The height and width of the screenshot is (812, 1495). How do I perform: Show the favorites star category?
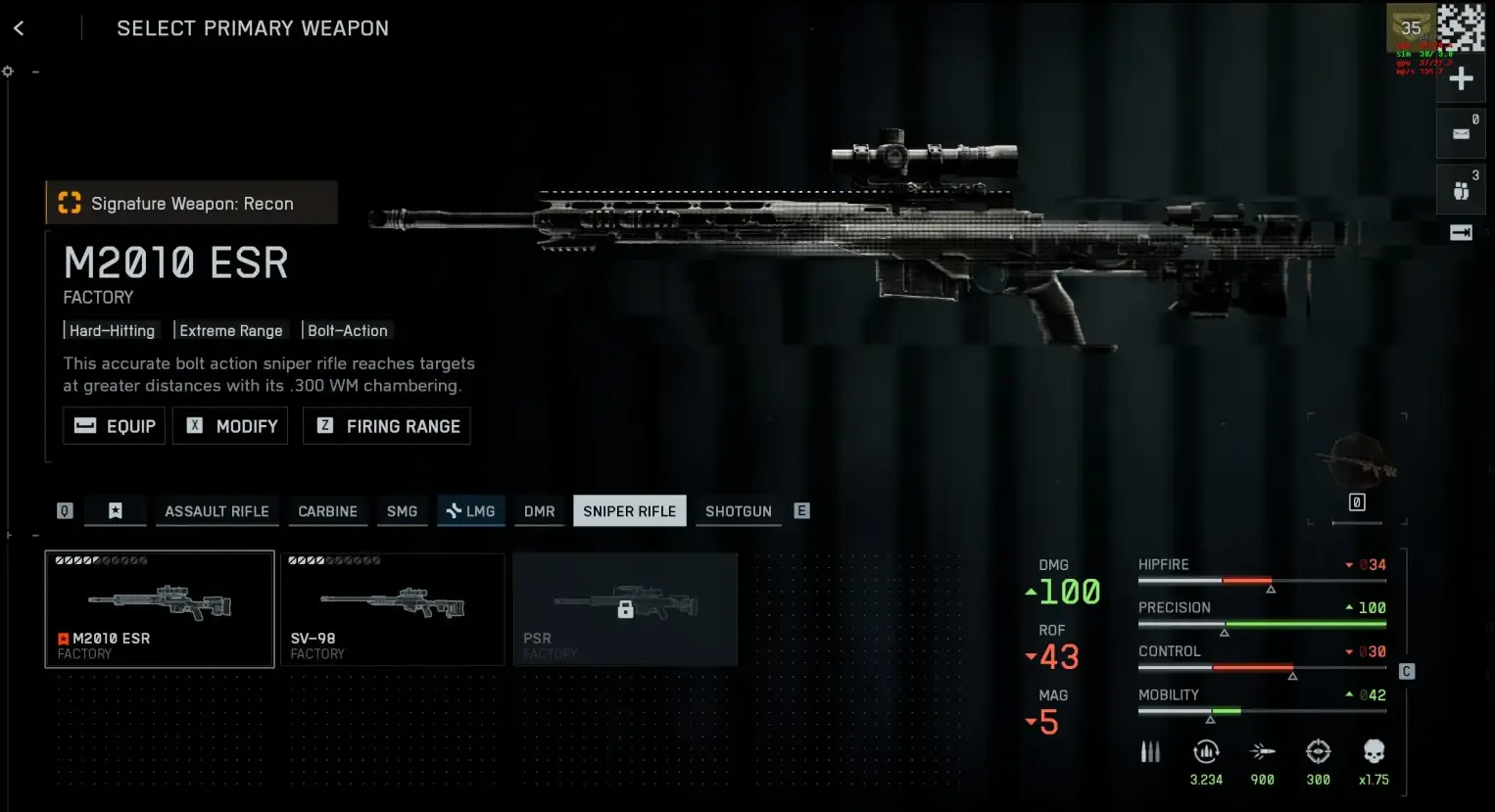[116, 511]
